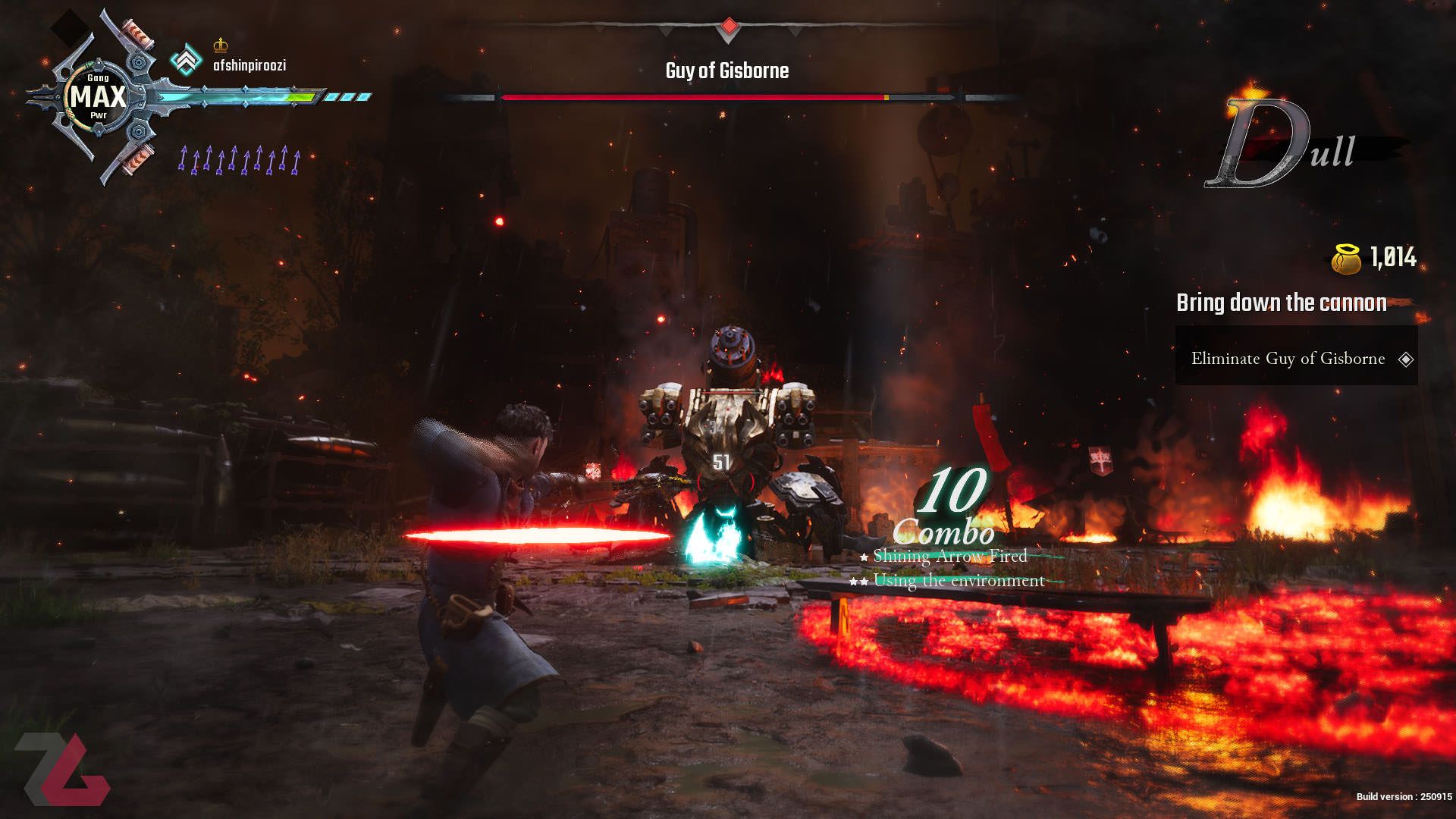This screenshot has height=819, width=1456.
Task: Open the gold pouch currency icon
Action: pyautogui.click(x=1347, y=259)
